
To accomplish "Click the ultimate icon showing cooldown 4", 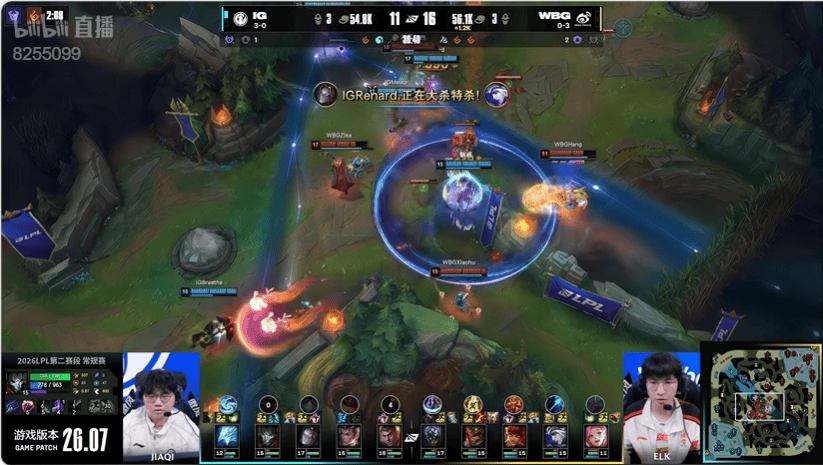I will (x=389, y=404).
